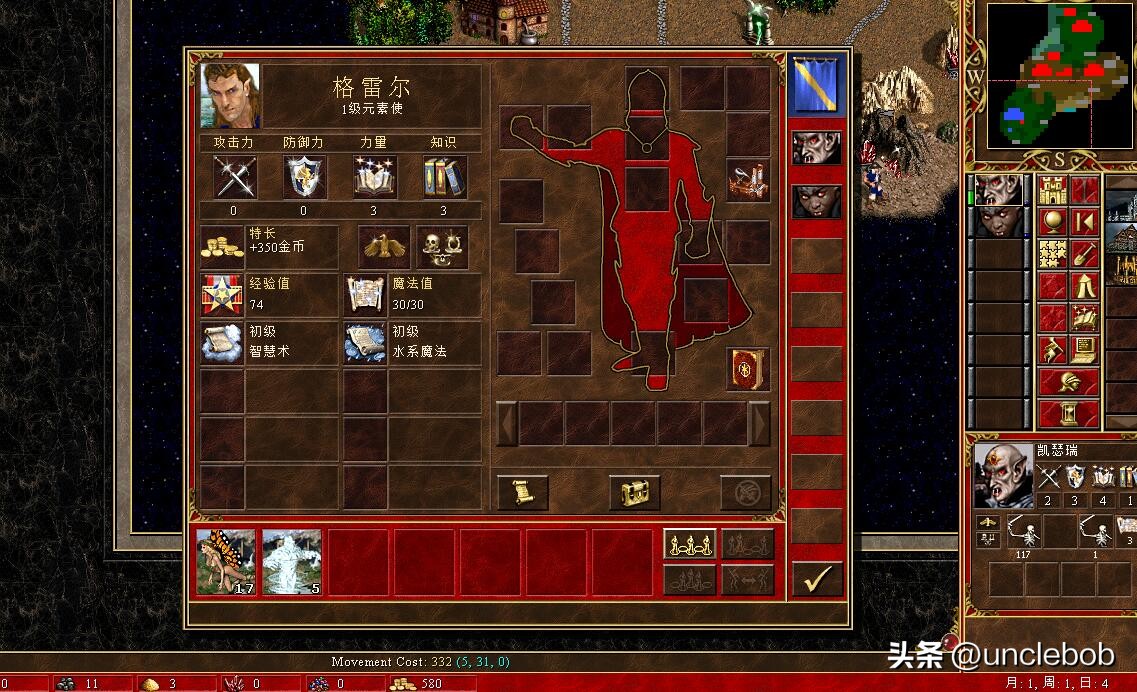The height and width of the screenshot is (692, 1137).
Task: Select the shovel dig button
Action: pyautogui.click(x=1084, y=254)
